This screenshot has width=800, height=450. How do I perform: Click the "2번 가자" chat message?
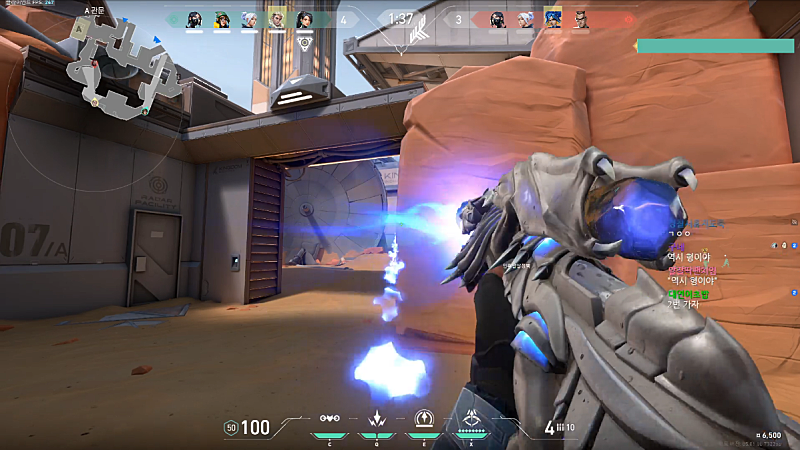686,304
